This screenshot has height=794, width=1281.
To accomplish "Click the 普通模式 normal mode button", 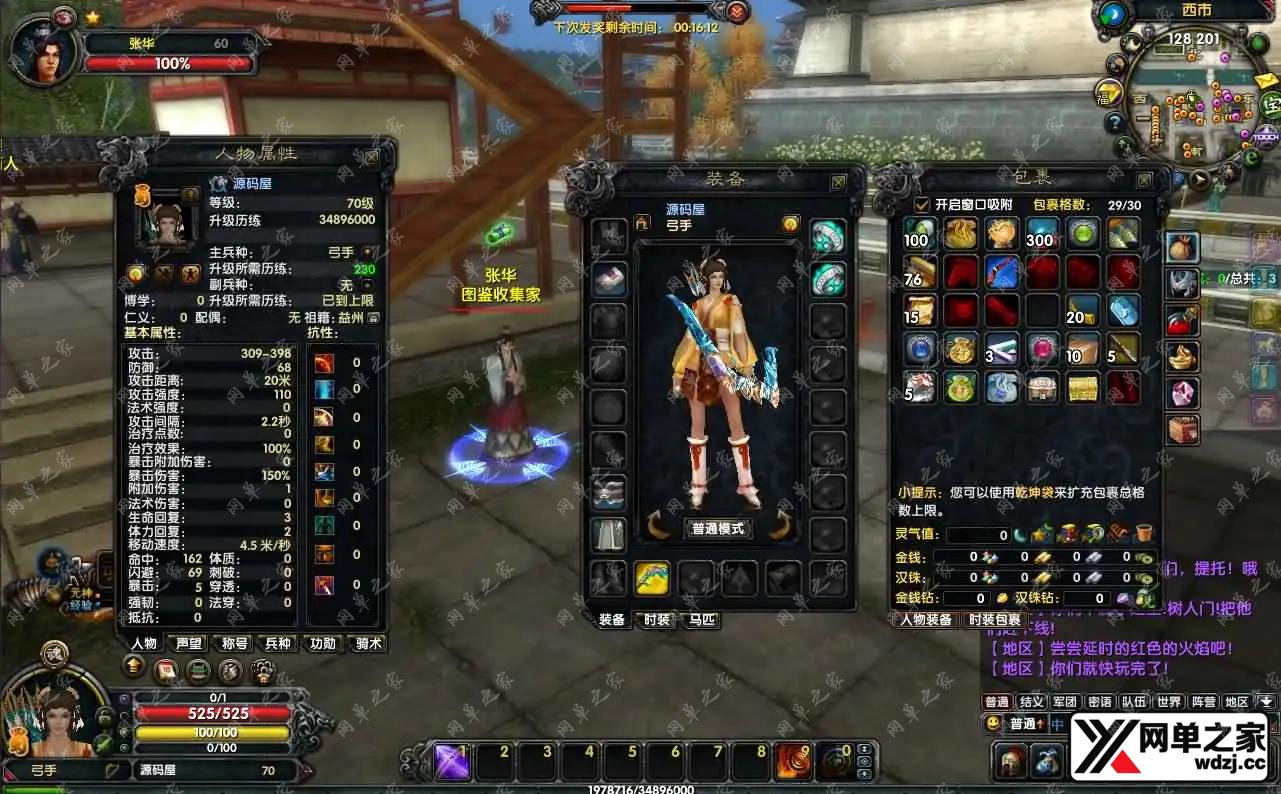I will (719, 528).
